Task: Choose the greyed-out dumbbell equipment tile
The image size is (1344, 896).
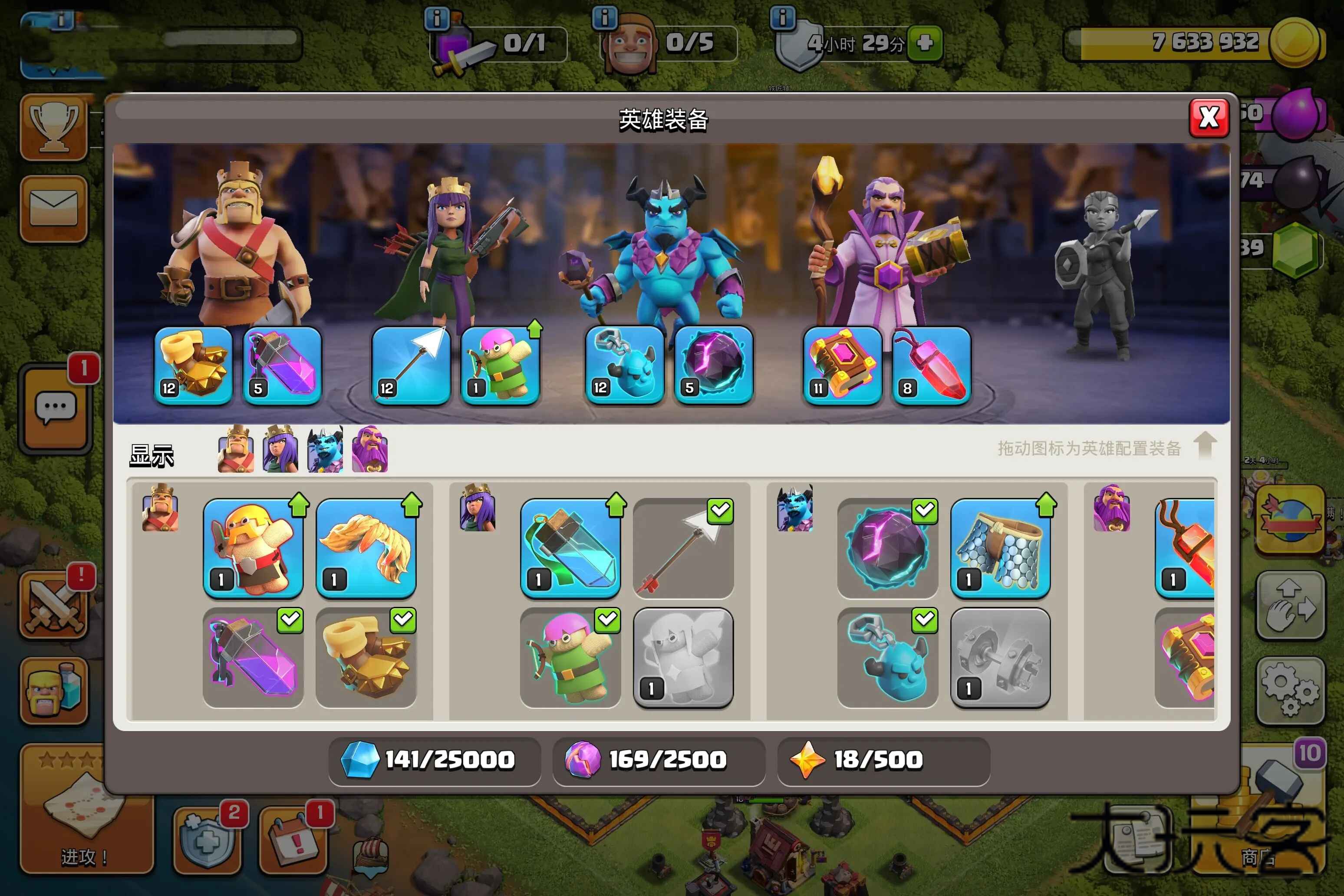Action: click(1000, 658)
